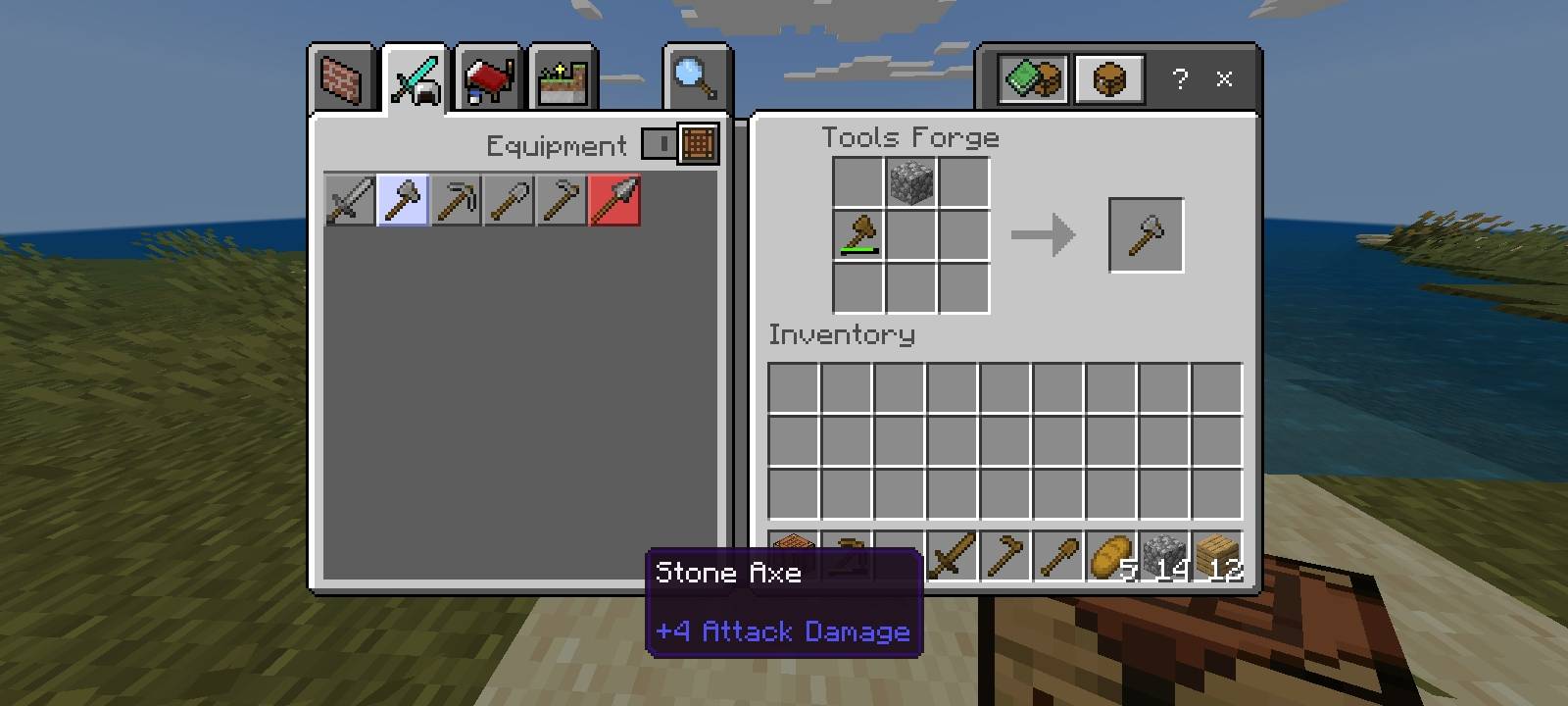1568x706 pixels.
Task: Open the red bed Items tab
Action: pos(488,79)
